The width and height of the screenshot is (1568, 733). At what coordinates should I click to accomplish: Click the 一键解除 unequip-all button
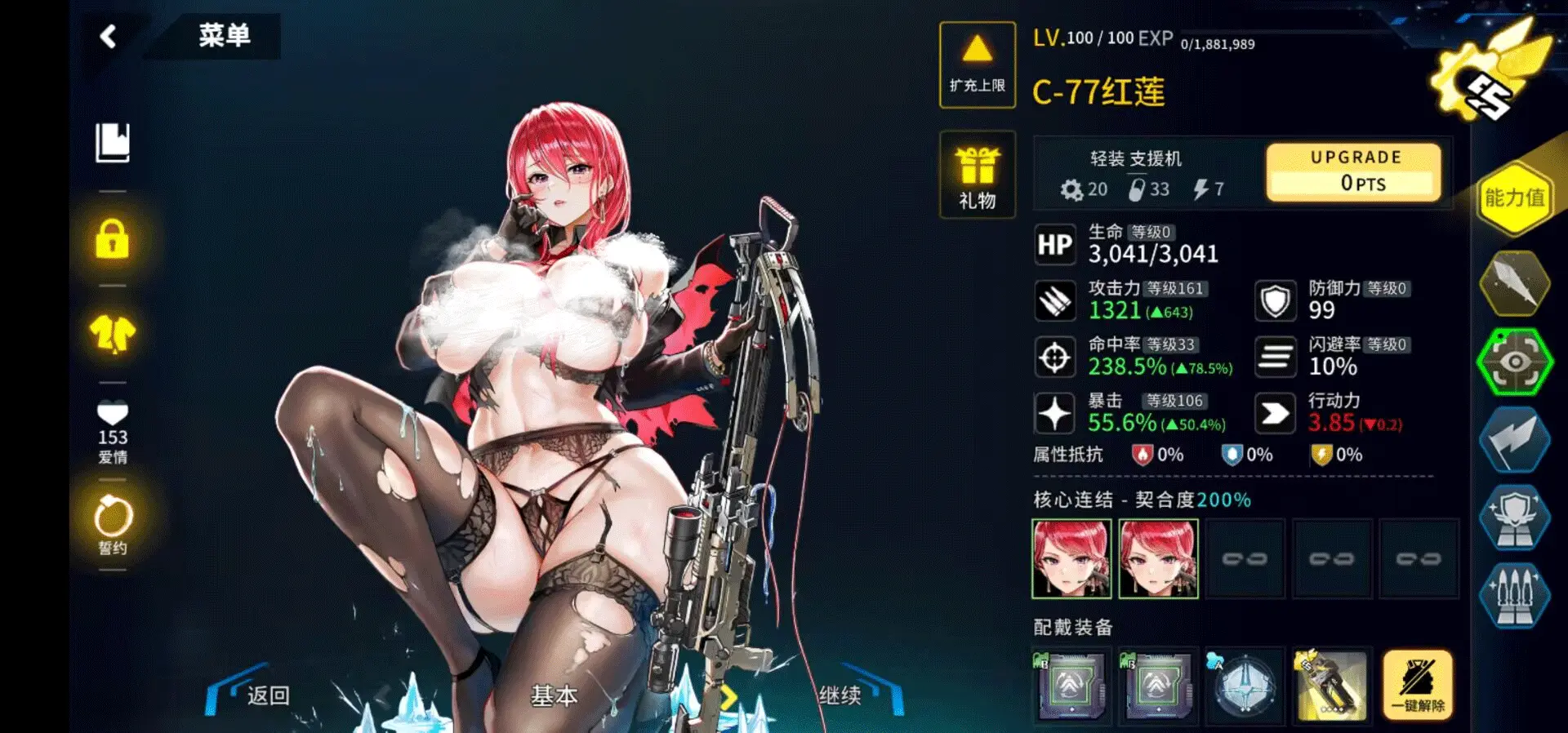point(1418,686)
